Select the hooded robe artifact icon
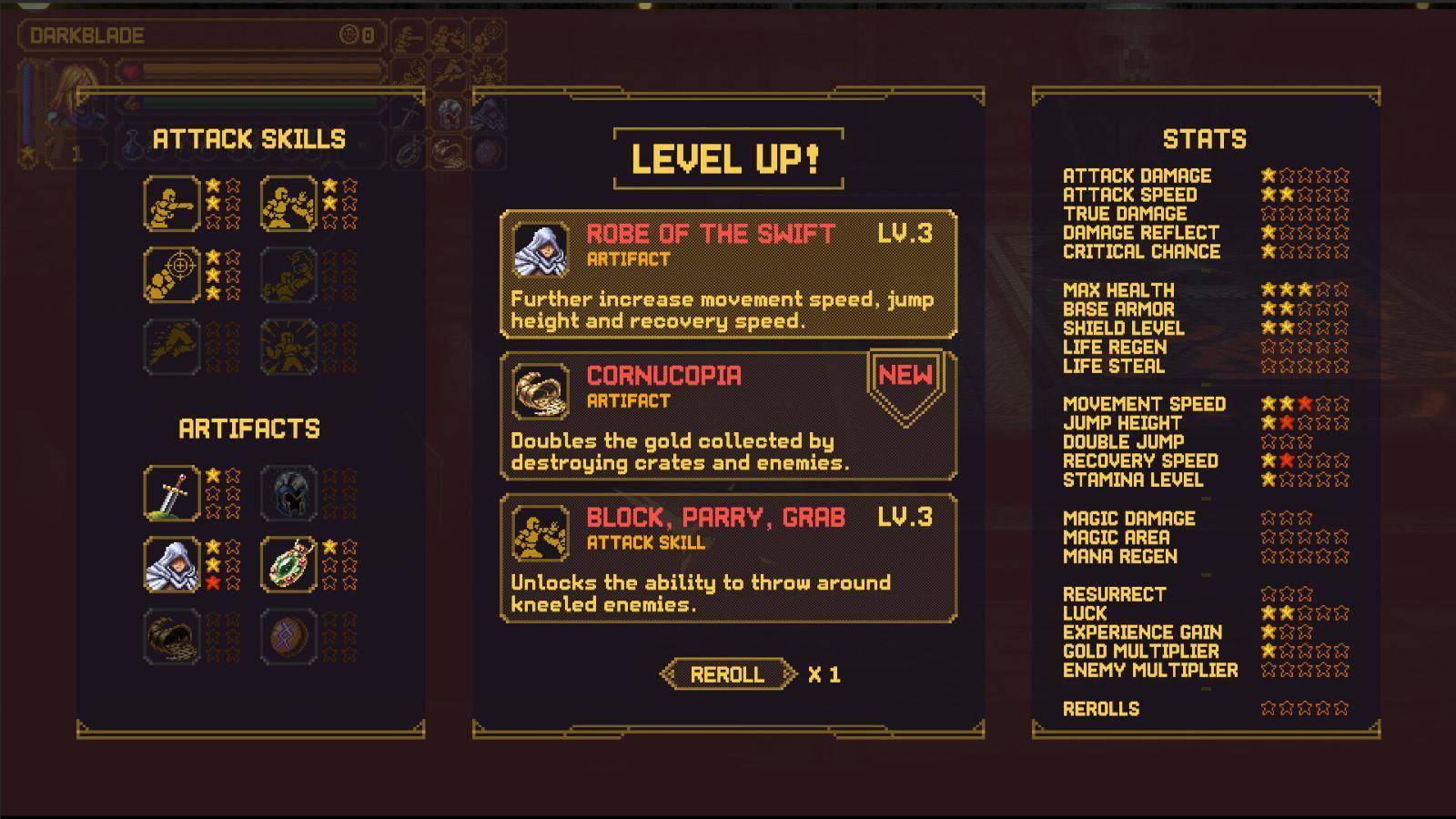Image resolution: width=1456 pixels, height=819 pixels. [x=171, y=564]
